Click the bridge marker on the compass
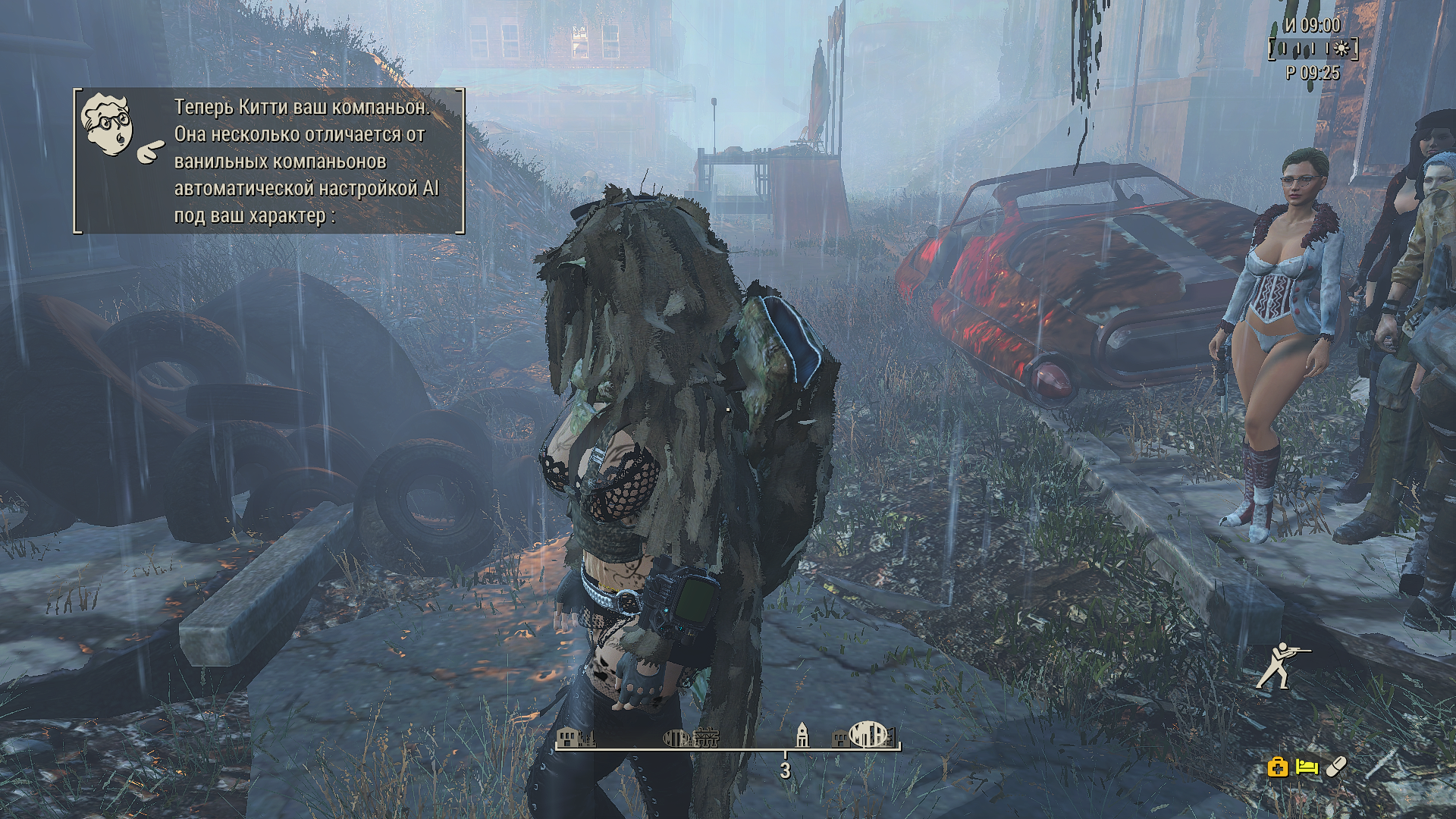Image resolution: width=1456 pixels, height=819 pixels. [x=705, y=737]
